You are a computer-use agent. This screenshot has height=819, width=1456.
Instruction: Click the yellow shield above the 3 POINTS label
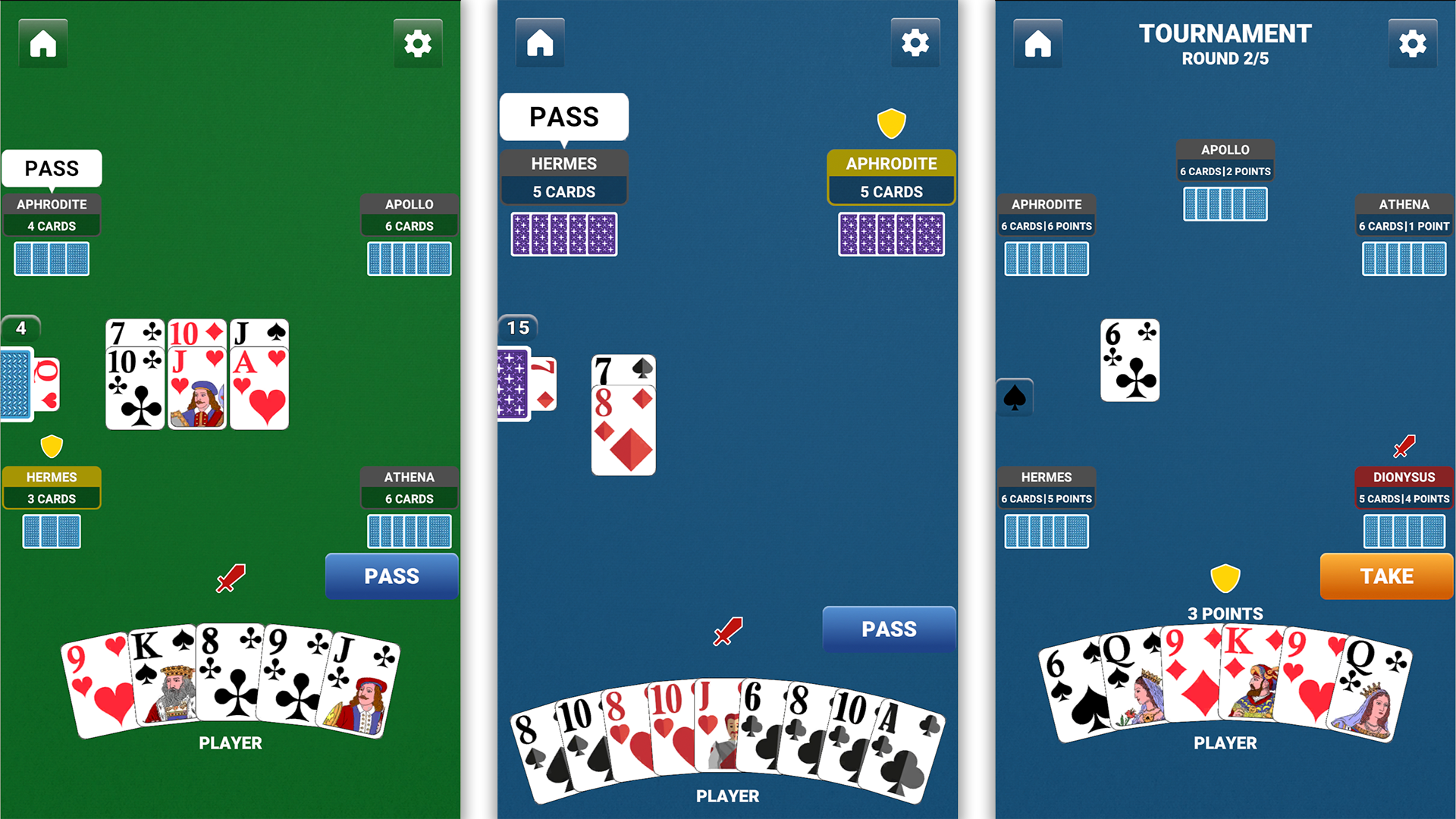tap(1225, 578)
